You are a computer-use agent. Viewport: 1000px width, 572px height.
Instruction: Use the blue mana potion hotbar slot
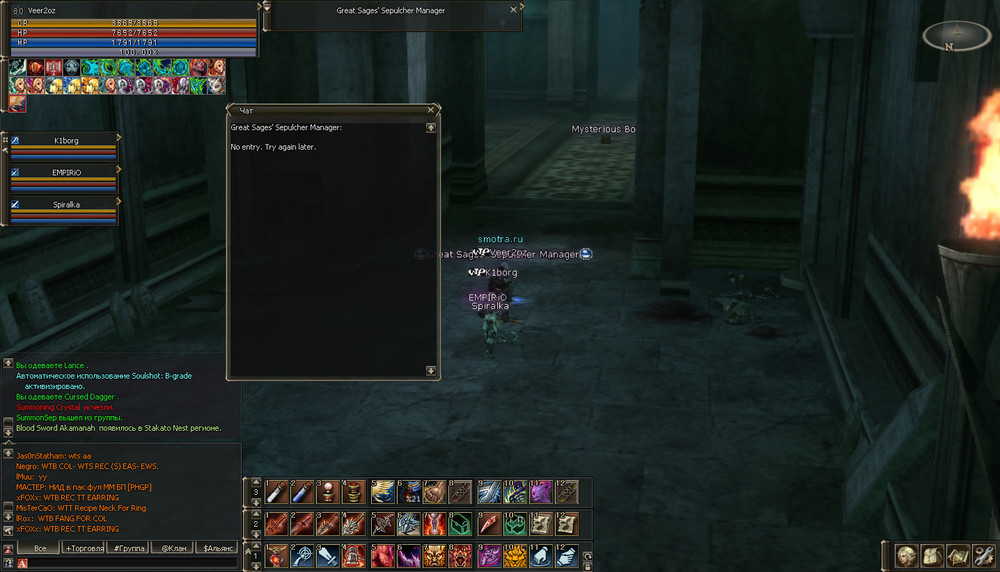pyautogui.click(x=302, y=492)
